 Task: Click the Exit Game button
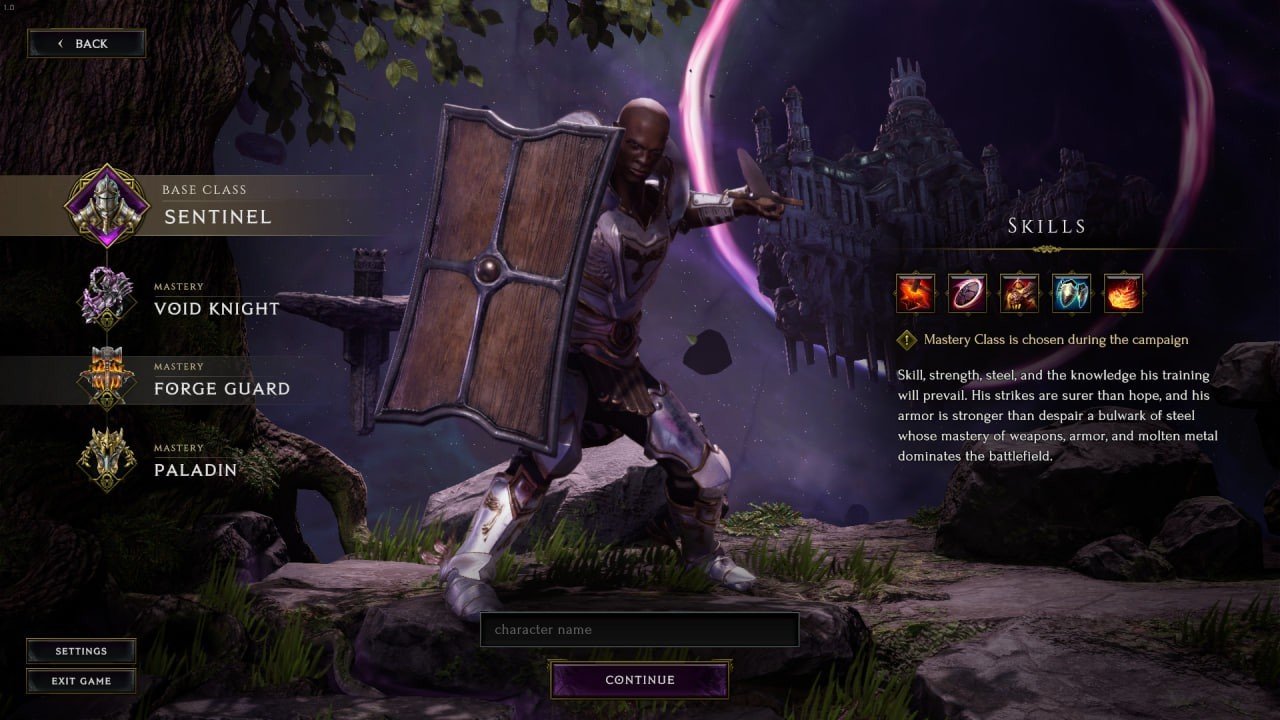tap(81, 681)
